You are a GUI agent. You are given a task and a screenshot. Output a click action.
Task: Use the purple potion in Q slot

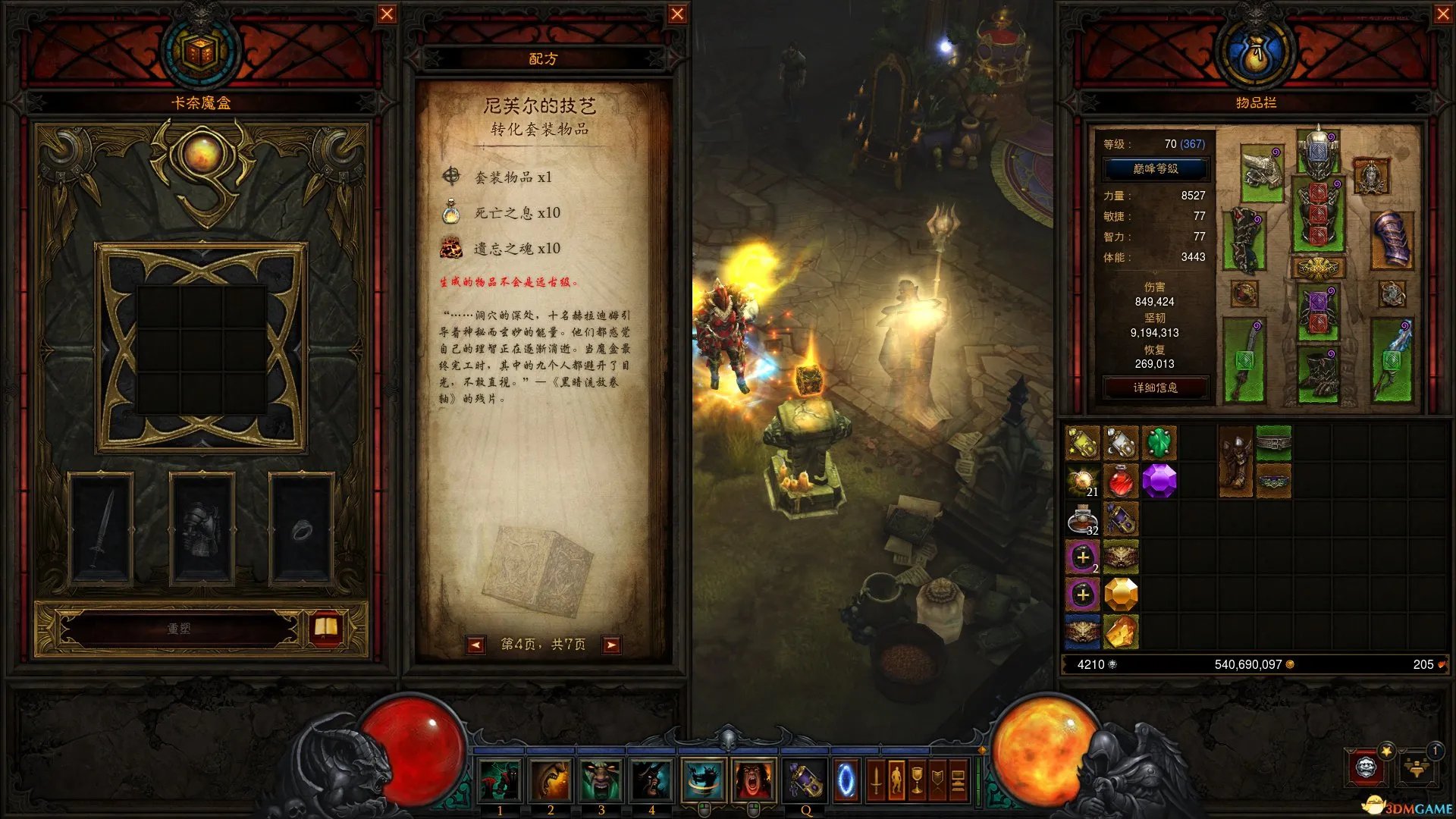(805, 780)
